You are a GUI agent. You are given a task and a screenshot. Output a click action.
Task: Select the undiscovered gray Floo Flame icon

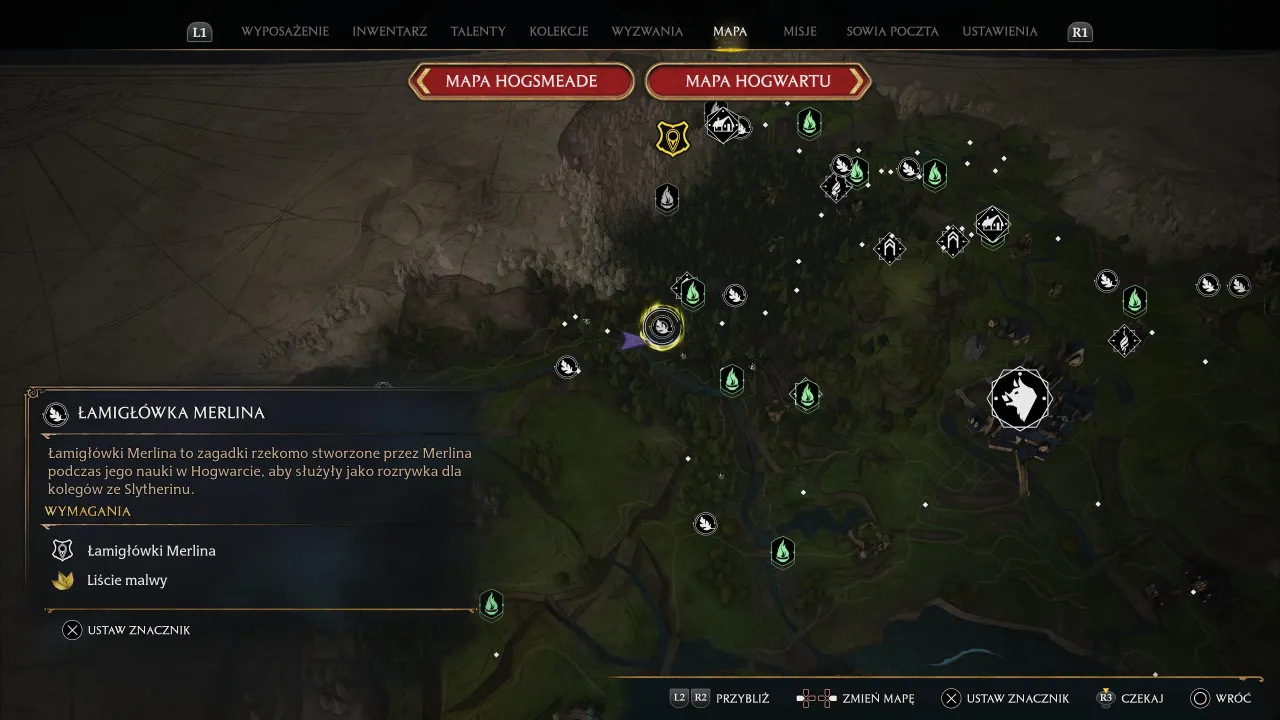pos(667,198)
